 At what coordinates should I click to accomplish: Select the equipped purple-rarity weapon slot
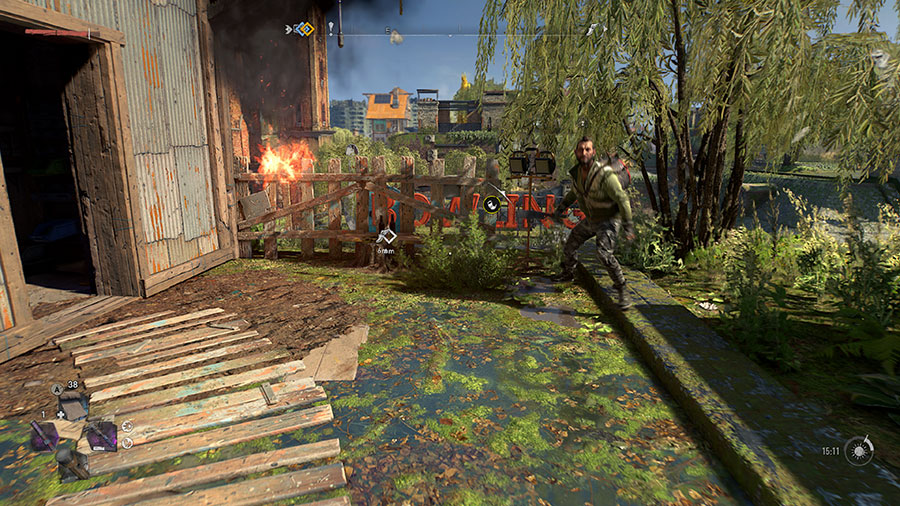pyautogui.click(x=102, y=435)
